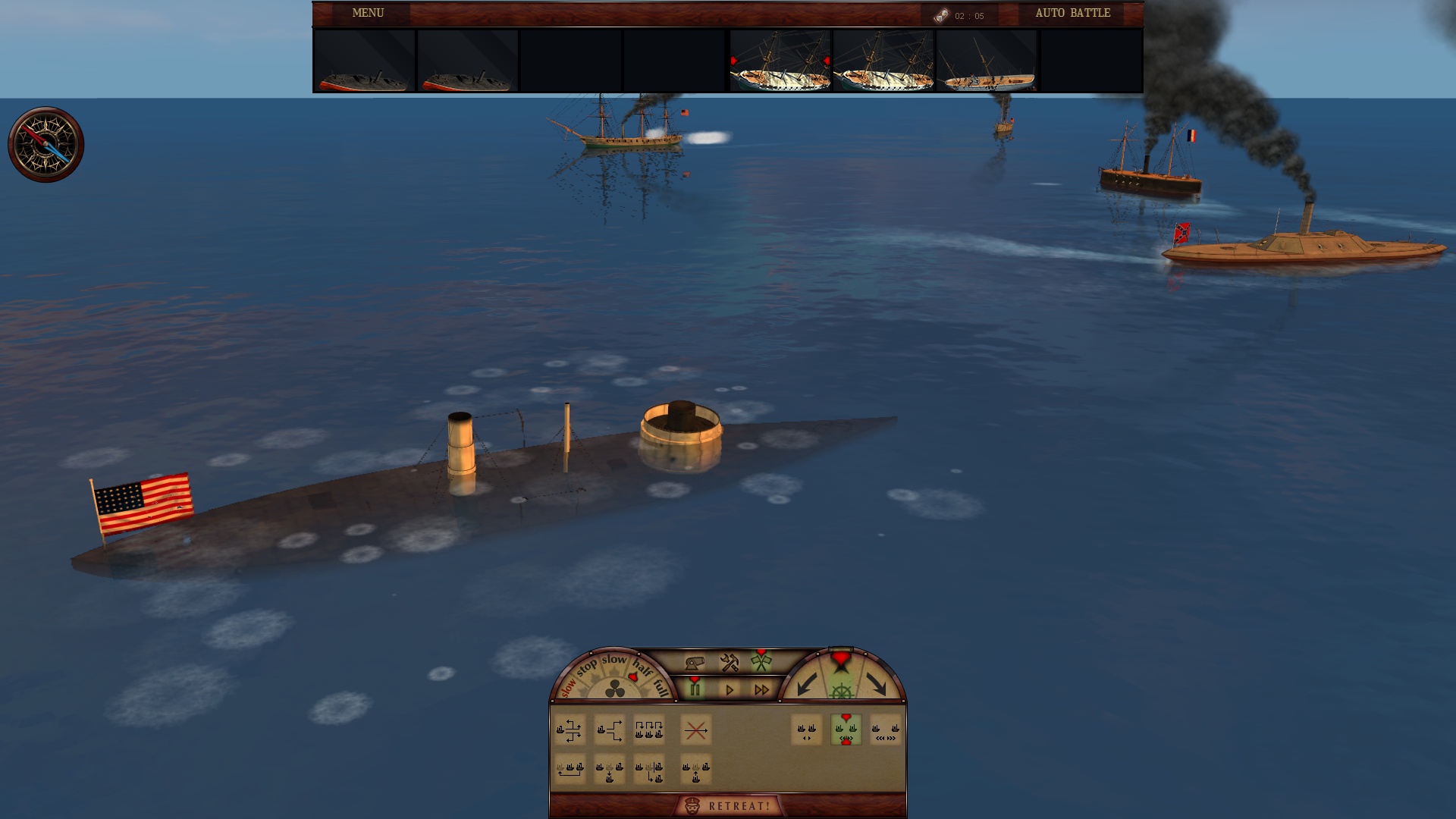
Task: Pause the battle with the pause control
Action: pos(695,688)
